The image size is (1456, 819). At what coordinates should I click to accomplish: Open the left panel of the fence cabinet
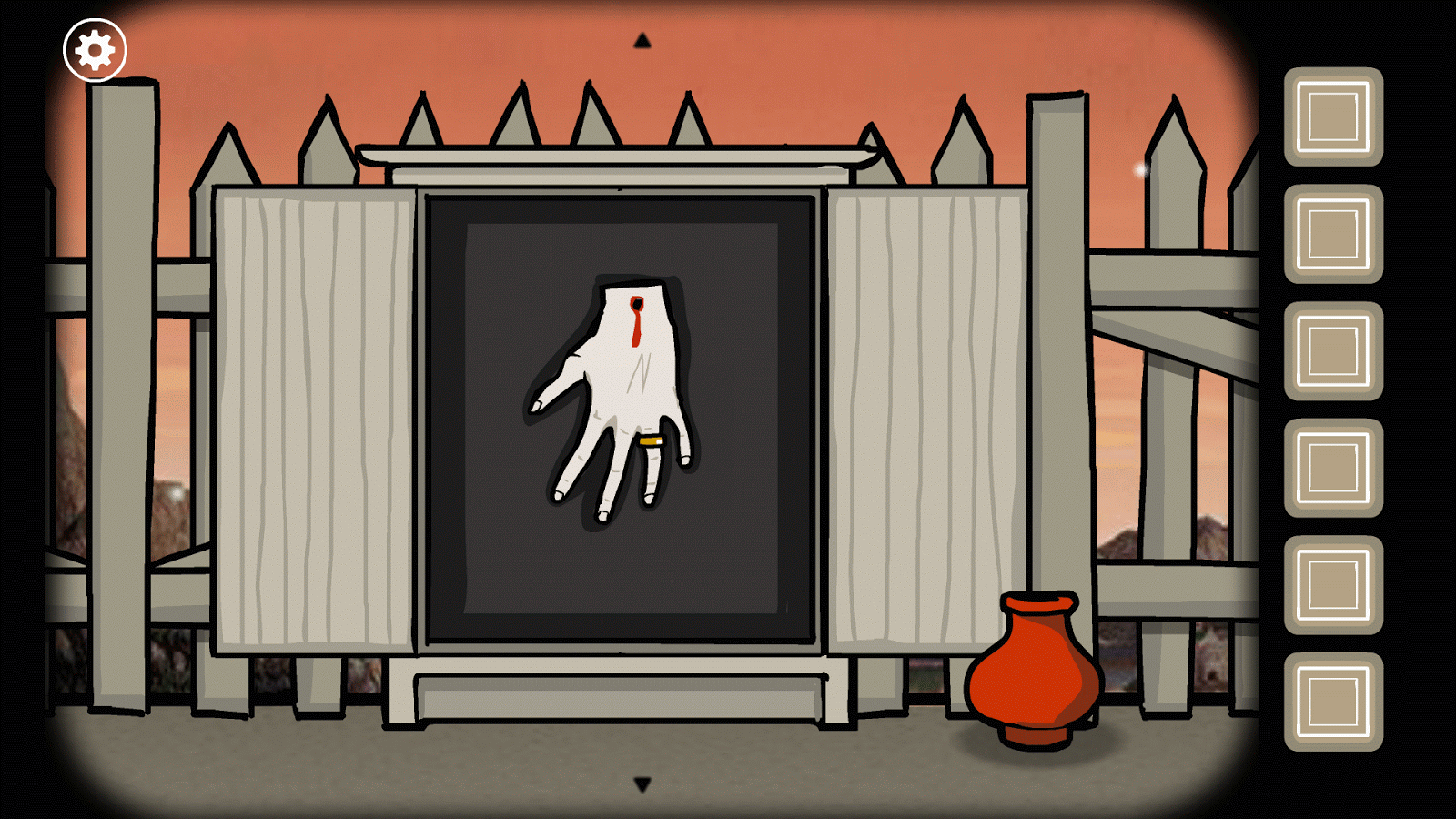pos(318,419)
